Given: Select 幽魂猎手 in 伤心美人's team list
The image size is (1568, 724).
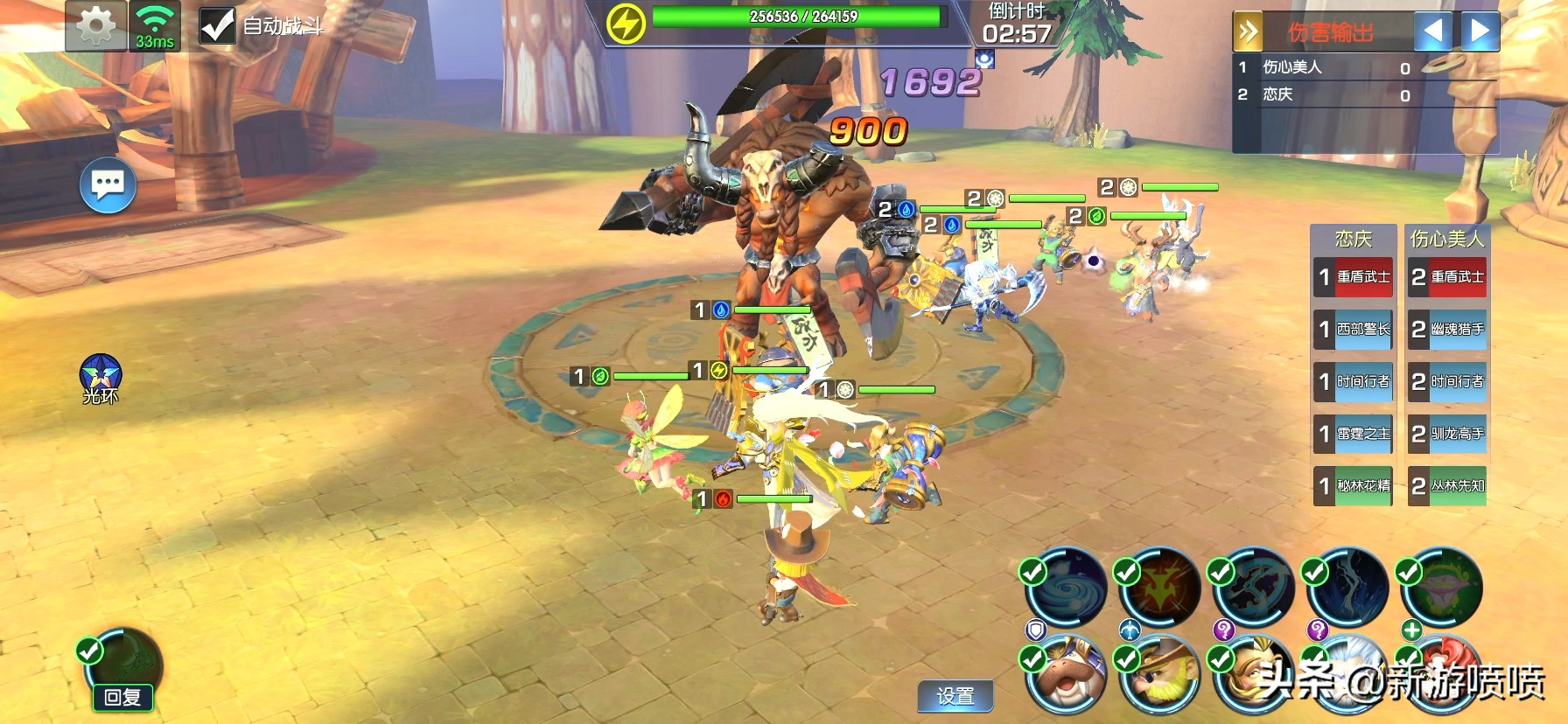Looking at the screenshot, I should (x=1447, y=330).
